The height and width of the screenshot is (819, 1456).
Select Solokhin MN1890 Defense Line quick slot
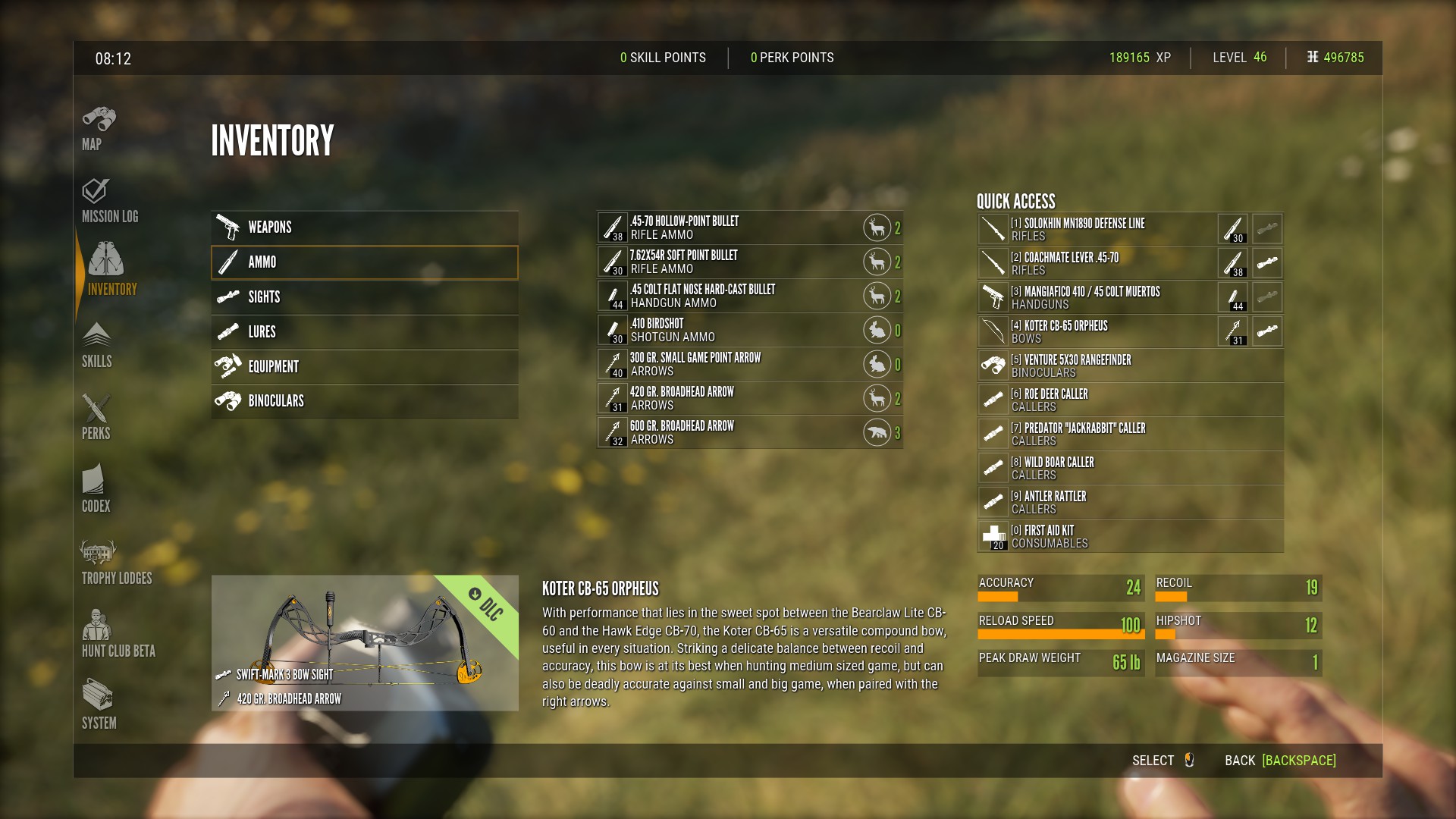pyautogui.click(x=1096, y=229)
